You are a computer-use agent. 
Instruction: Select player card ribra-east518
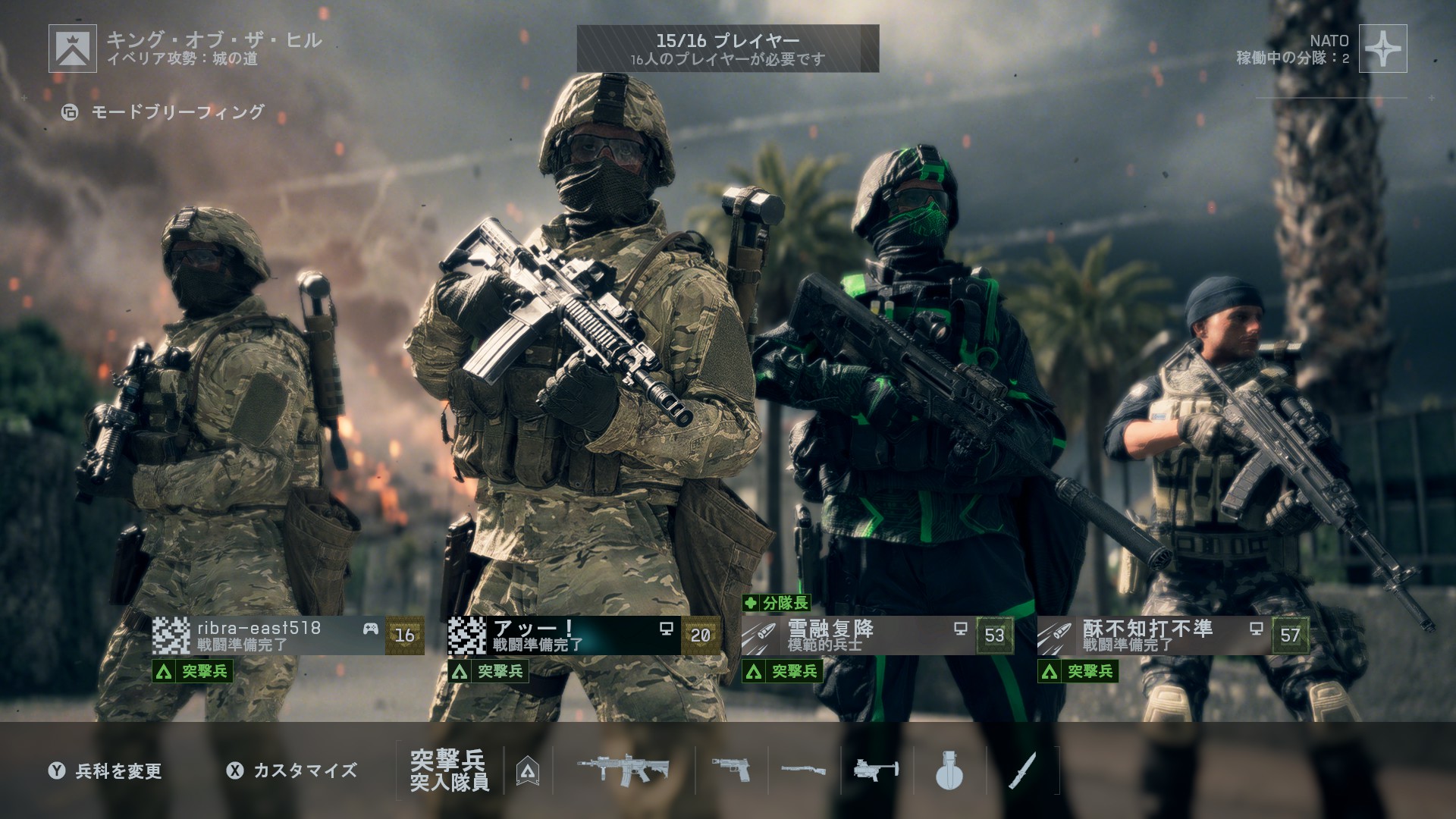(287, 635)
